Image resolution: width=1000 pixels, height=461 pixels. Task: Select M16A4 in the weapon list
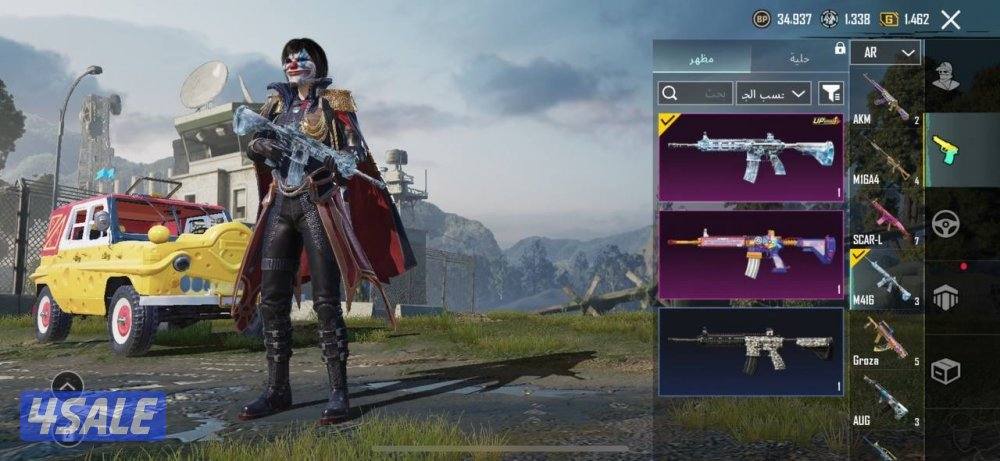coord(886,162)
